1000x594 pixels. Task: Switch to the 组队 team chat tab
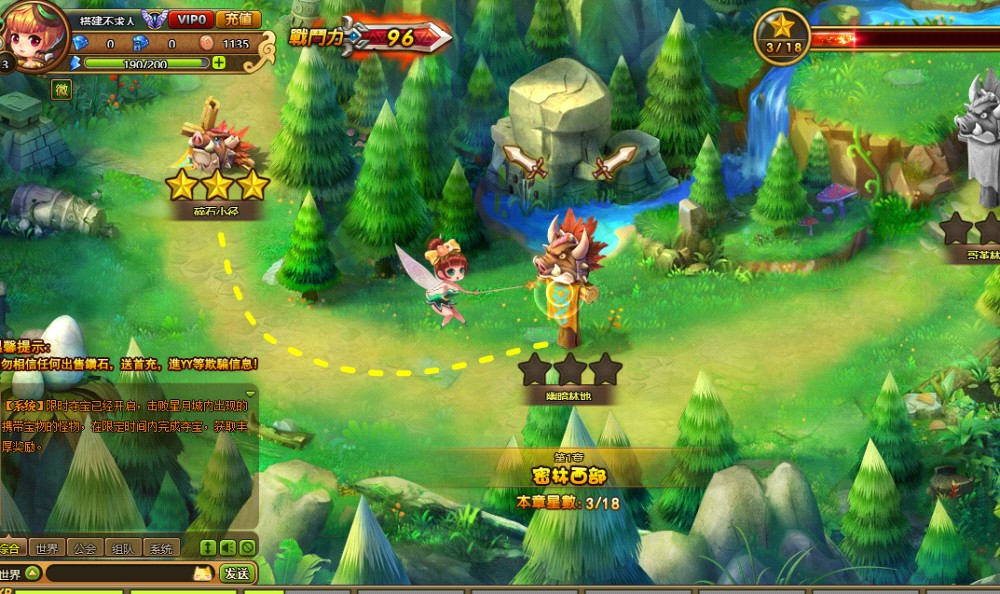123,548
